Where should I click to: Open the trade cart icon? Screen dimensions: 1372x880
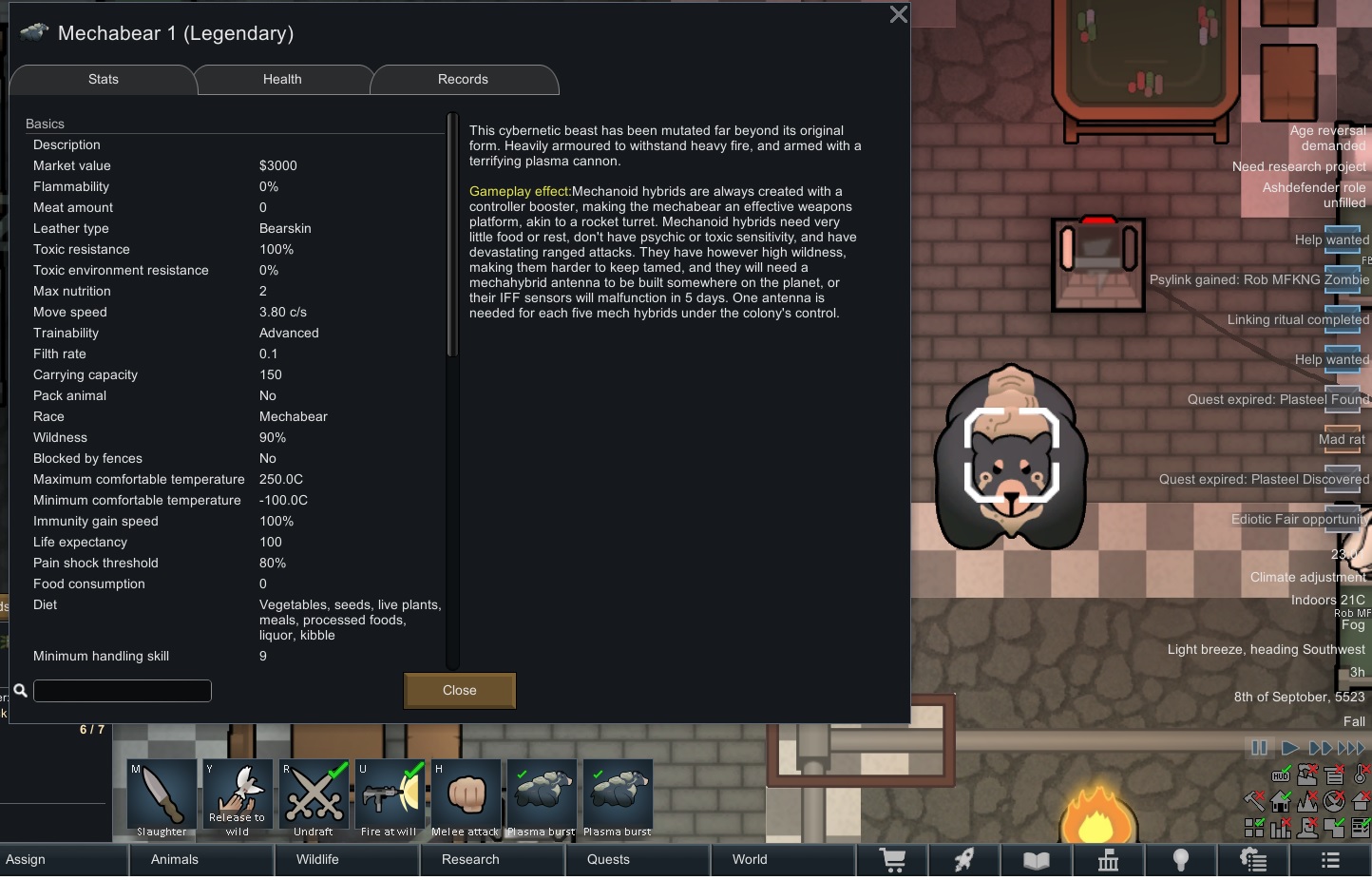(892, 860)
